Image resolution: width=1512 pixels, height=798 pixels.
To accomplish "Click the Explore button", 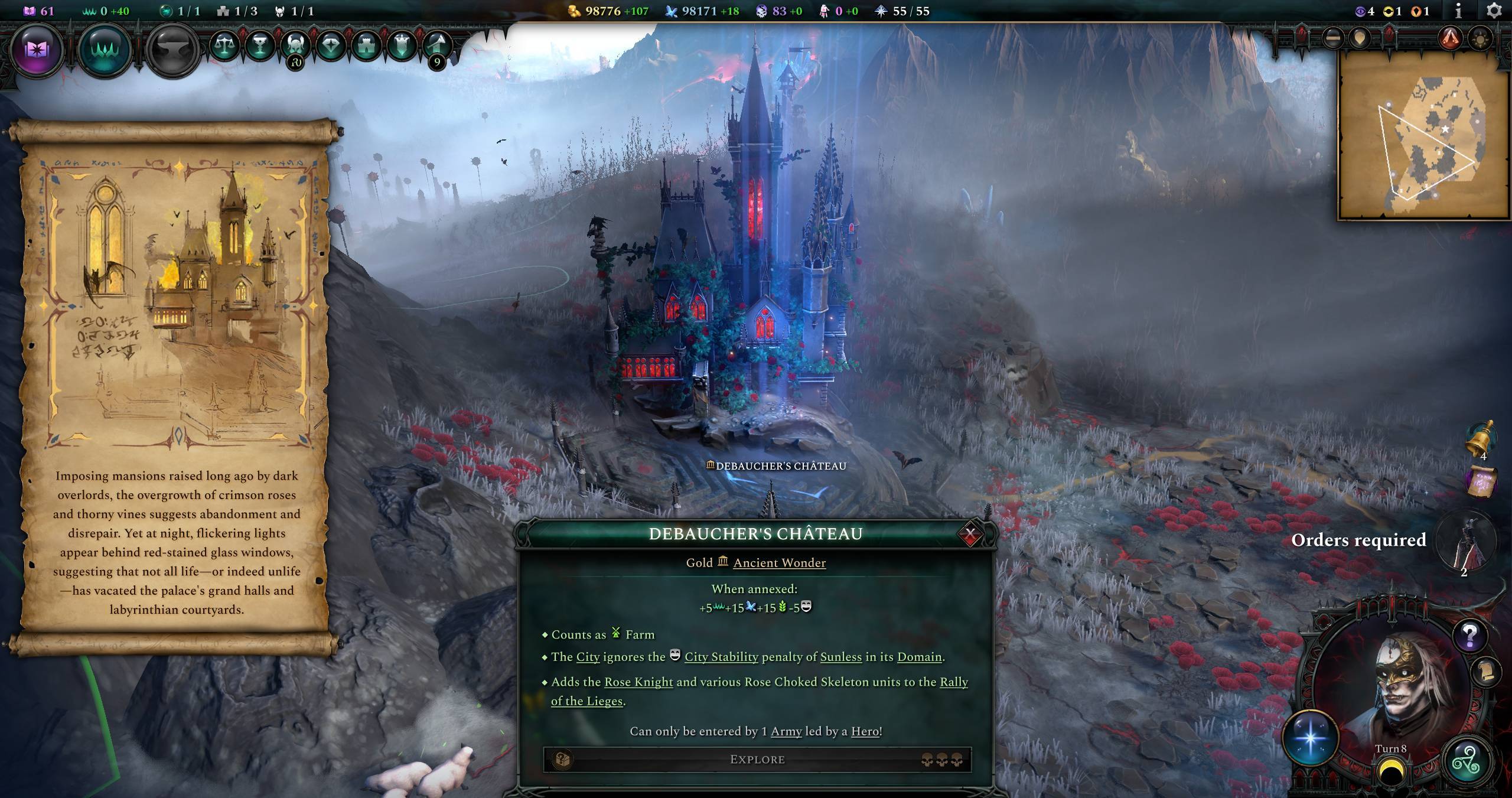I will (757, 760).
